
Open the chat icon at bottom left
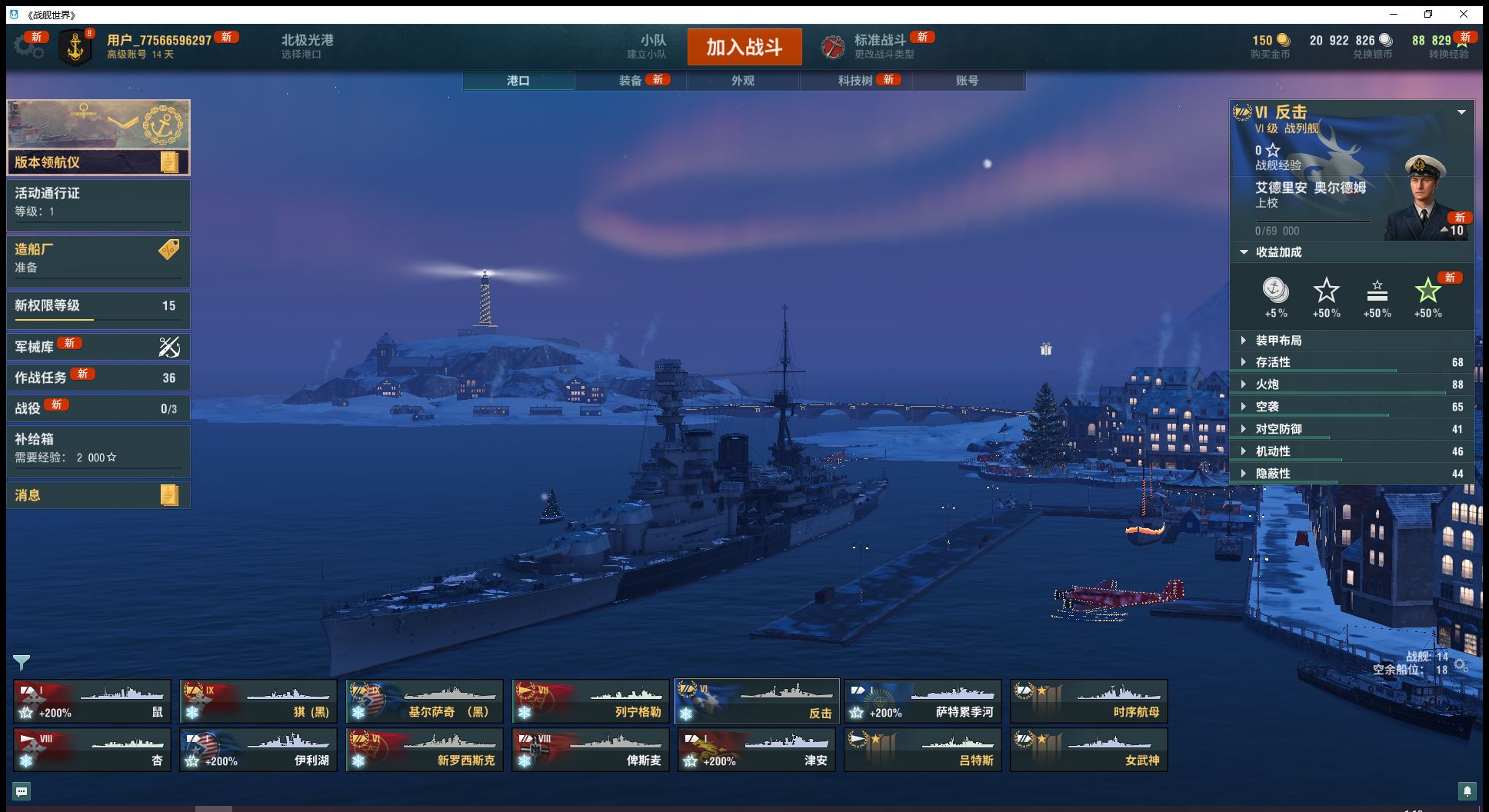point(22,790)
